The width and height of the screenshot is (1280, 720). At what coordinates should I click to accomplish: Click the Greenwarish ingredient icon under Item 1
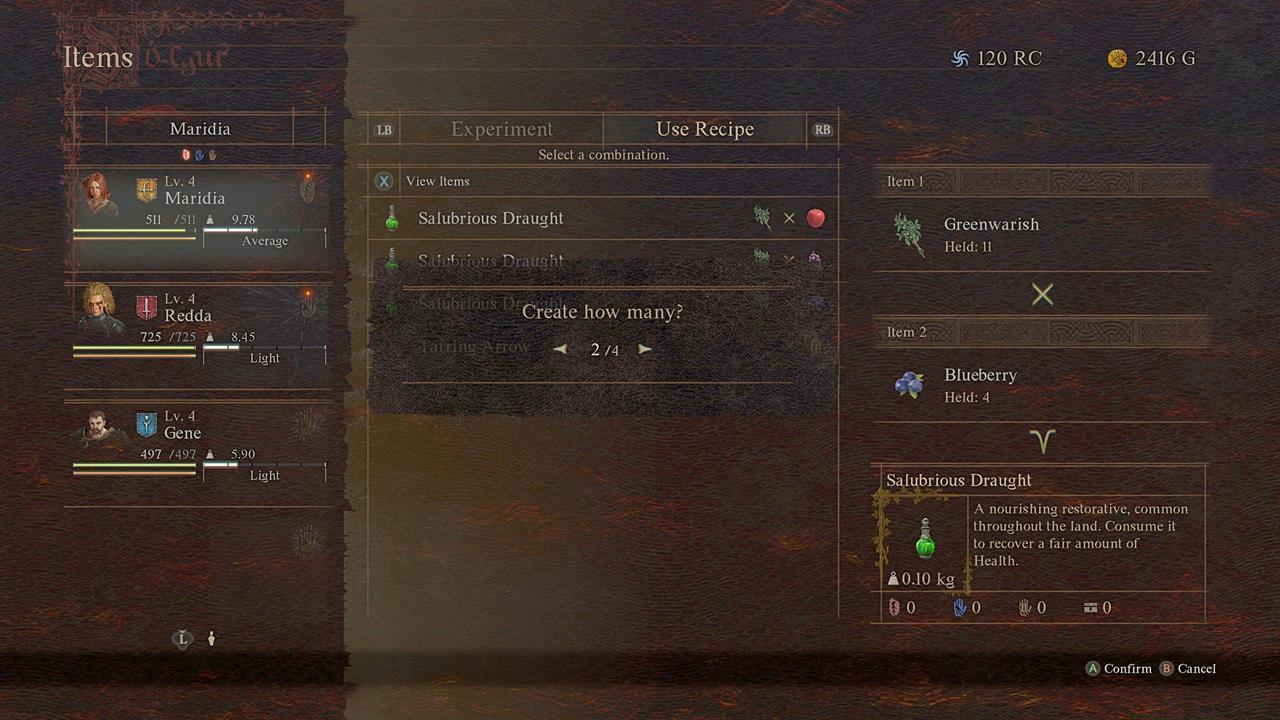click(x=908, y=231)
